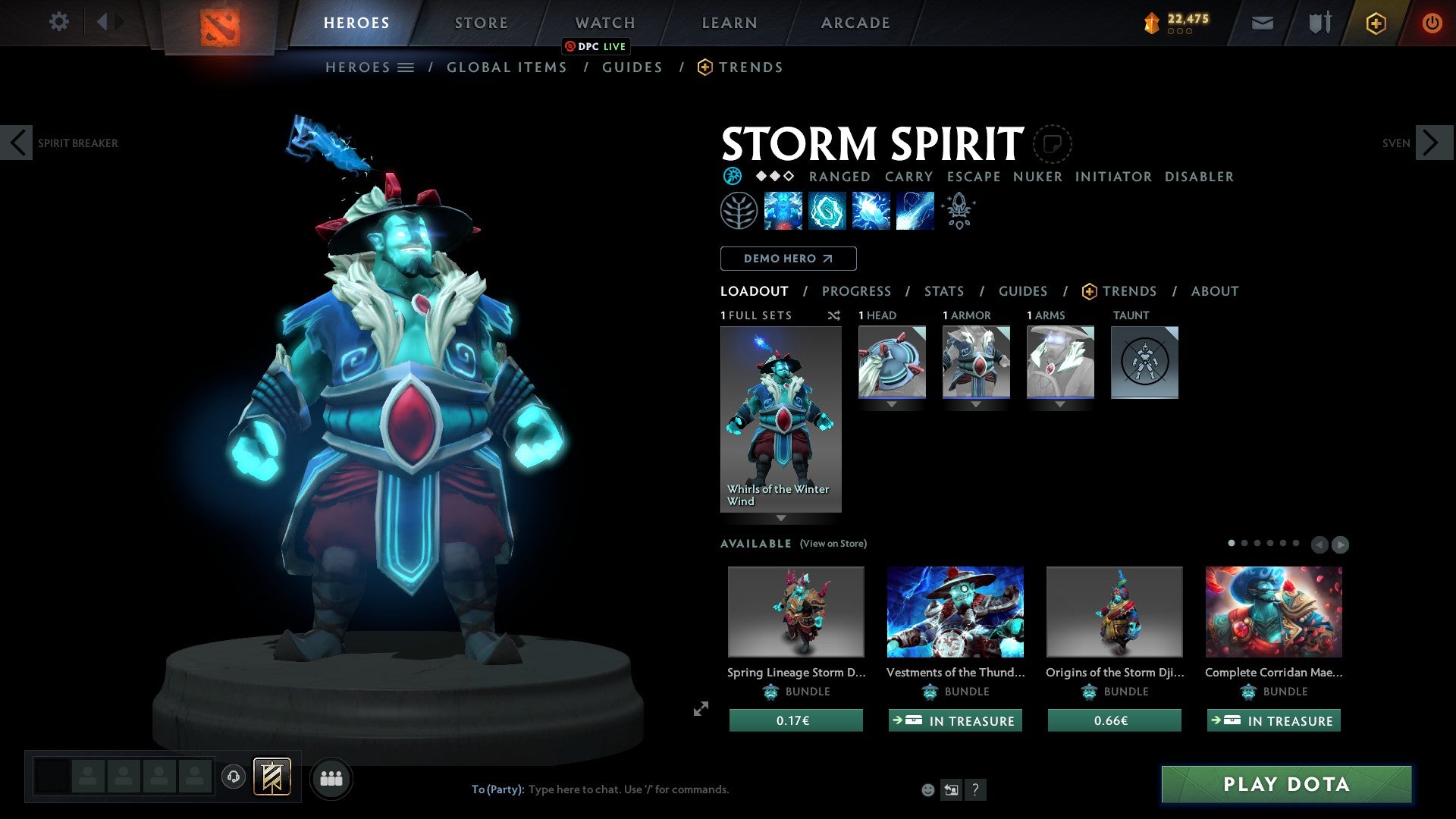
Task: Open Dota Plus hexagon icon
Action: [x=1376, y=23]
